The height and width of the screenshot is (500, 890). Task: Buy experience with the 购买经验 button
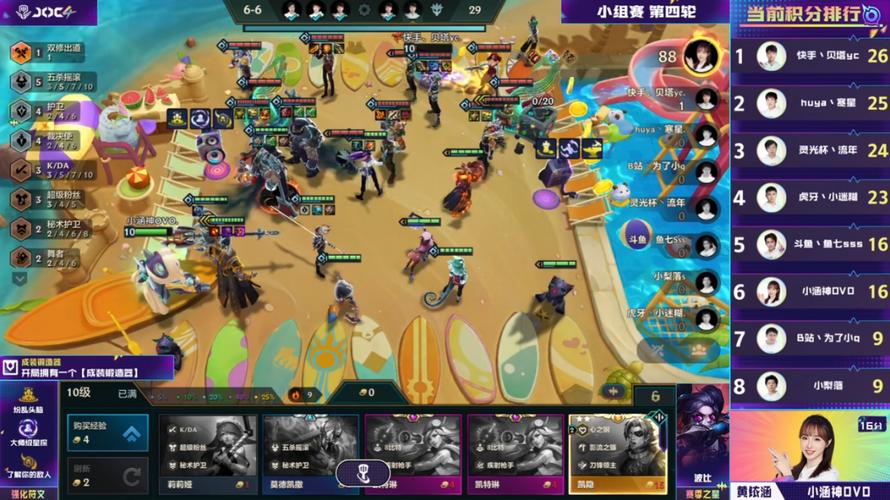(x=107, y=433)
